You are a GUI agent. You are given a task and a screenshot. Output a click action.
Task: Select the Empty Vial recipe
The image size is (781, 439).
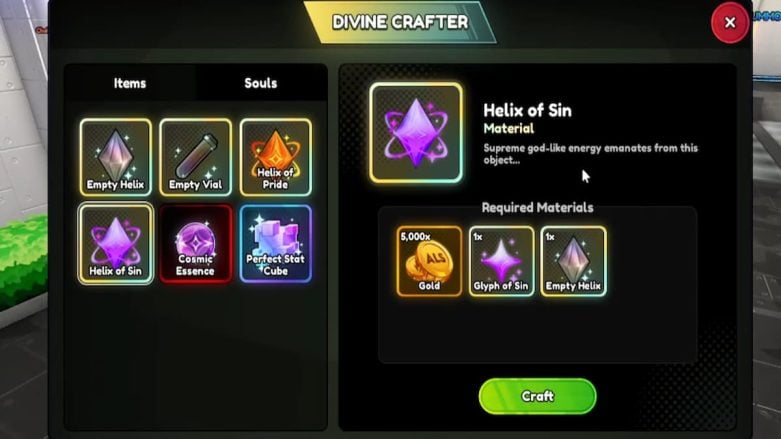pos(196,157)
